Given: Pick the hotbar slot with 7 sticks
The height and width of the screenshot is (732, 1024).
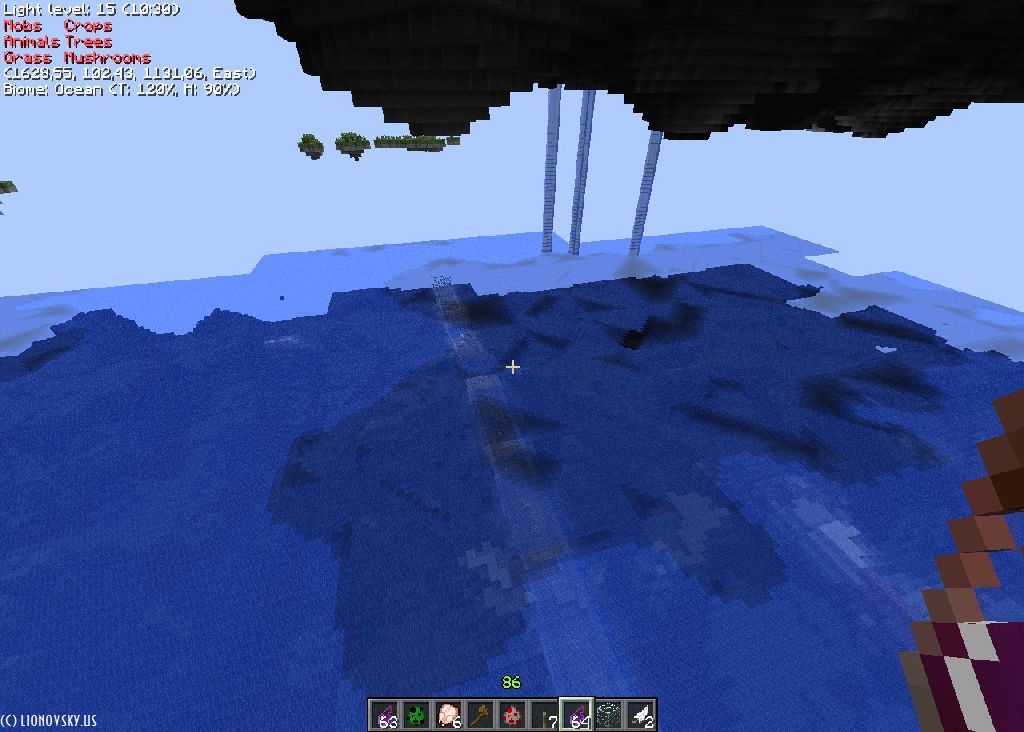Looking at the screenshot, I should point(544,715).
